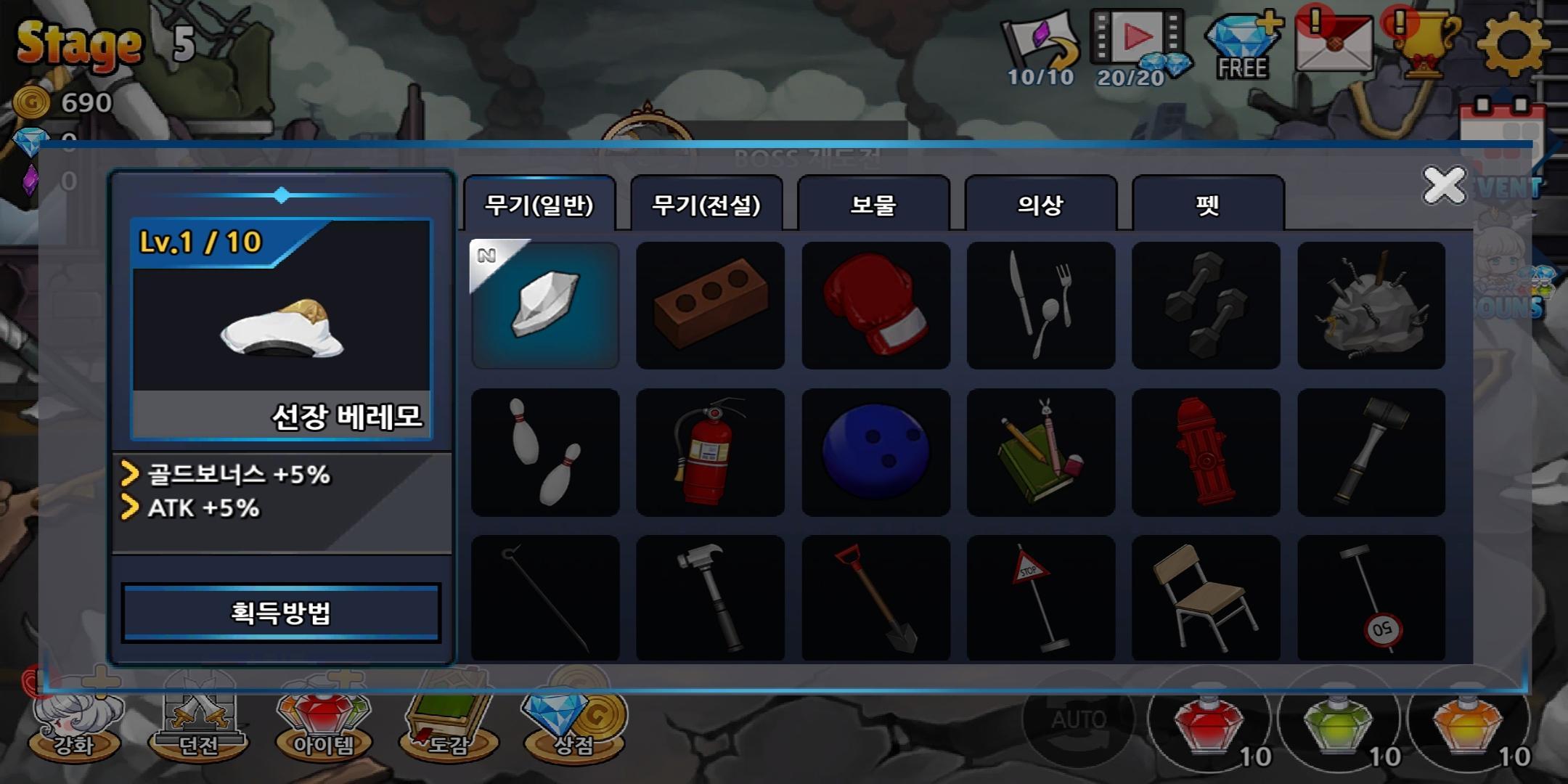Screen dimensions: 1568x784
Task: Select the knife, fork and spoon slot
Action: [1041, 306]
